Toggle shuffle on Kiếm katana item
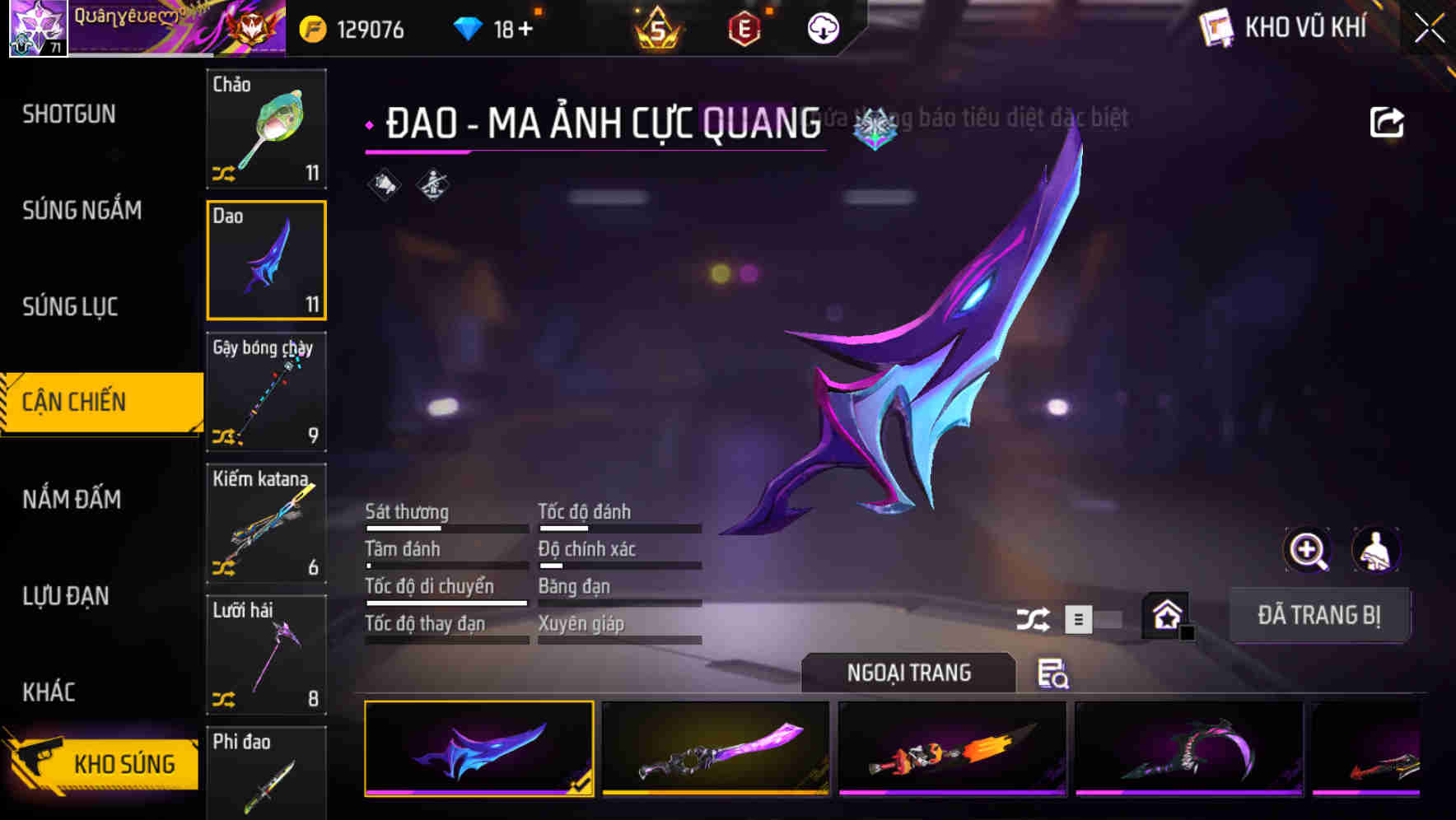This screenshot has width=1456, height=820. click(x=225, y=566)
